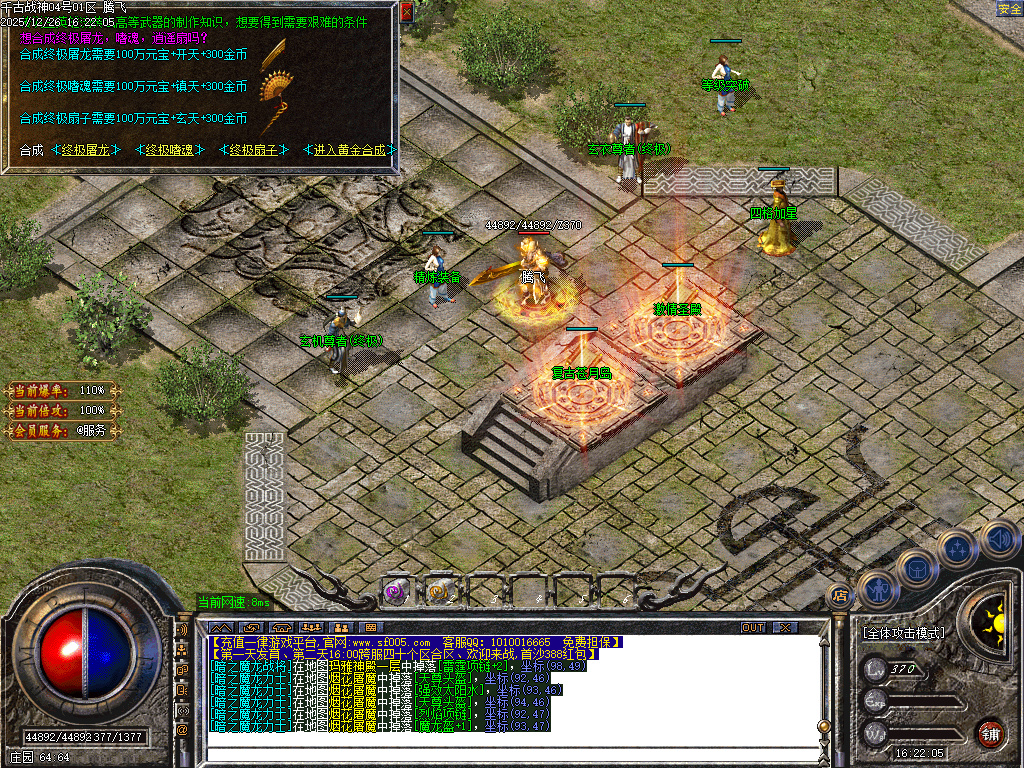1024x768 pixels.
Task: Open the character equipment round button
Action: click(x=877, y=590)
